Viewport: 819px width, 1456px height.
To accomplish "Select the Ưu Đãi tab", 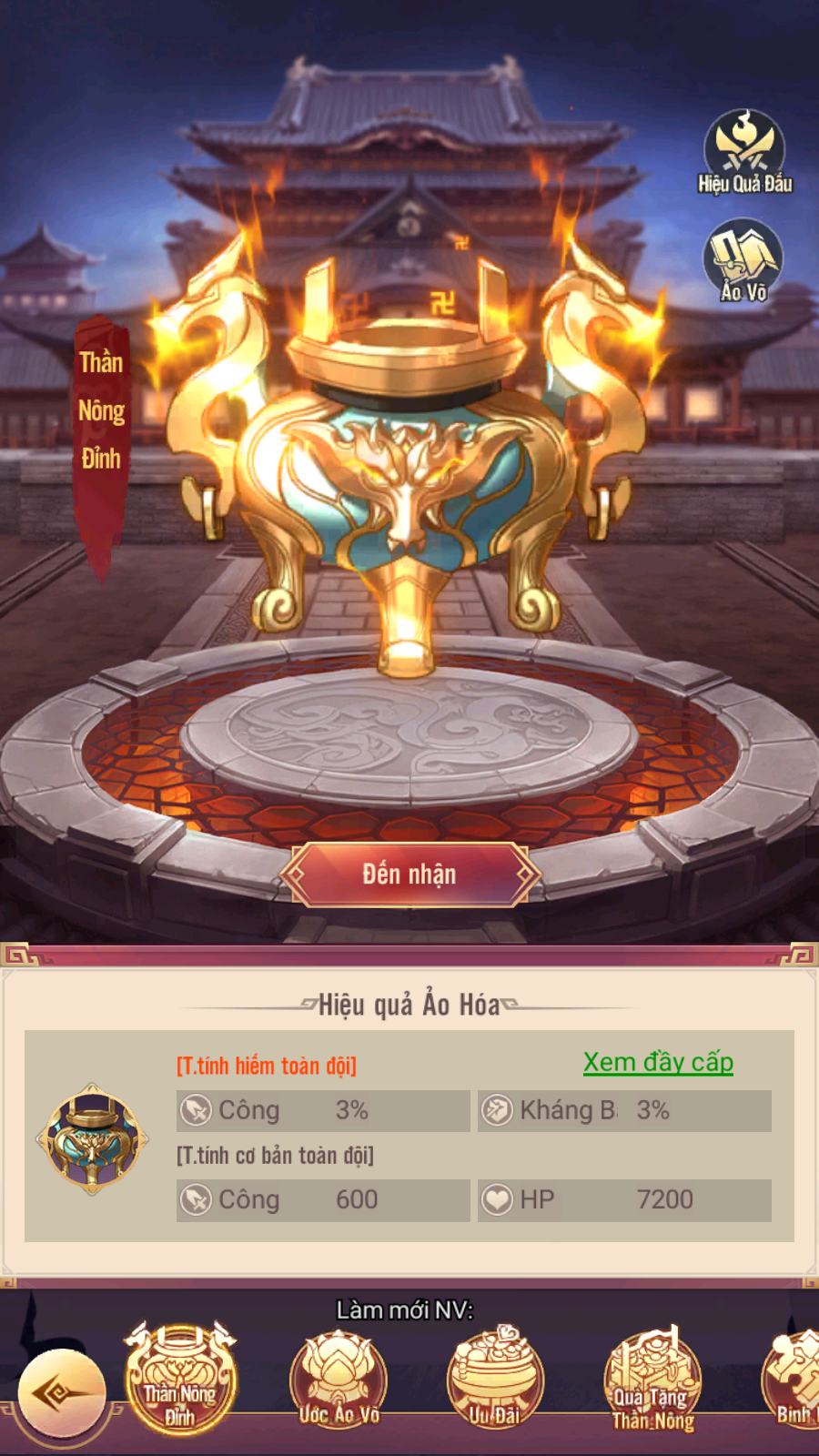I will (x=495, y=1380).
